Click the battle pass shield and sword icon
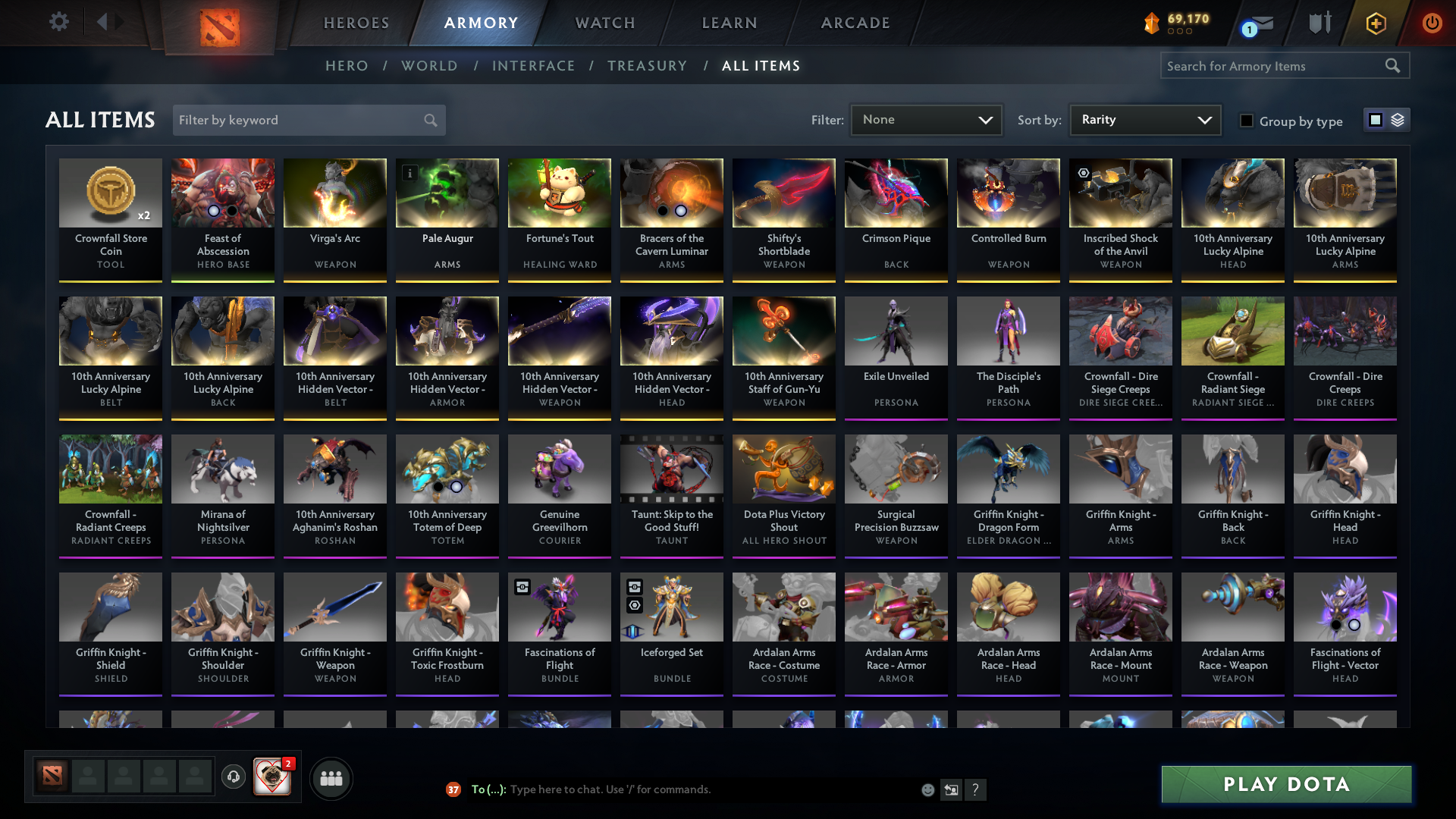The image size is (1456, 819). [x=1319, y=23]
